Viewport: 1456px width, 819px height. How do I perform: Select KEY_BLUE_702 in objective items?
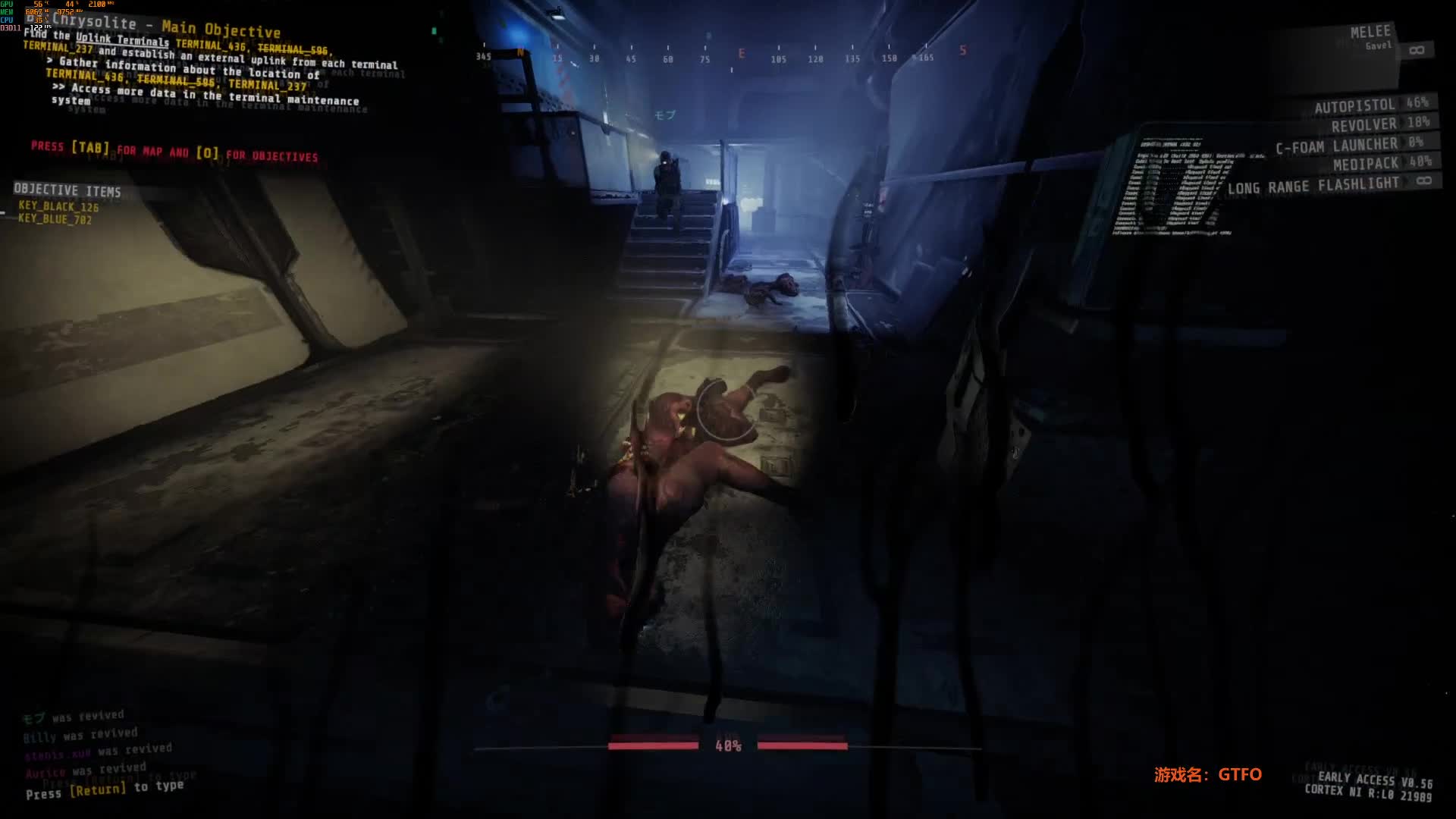point(55,219)
